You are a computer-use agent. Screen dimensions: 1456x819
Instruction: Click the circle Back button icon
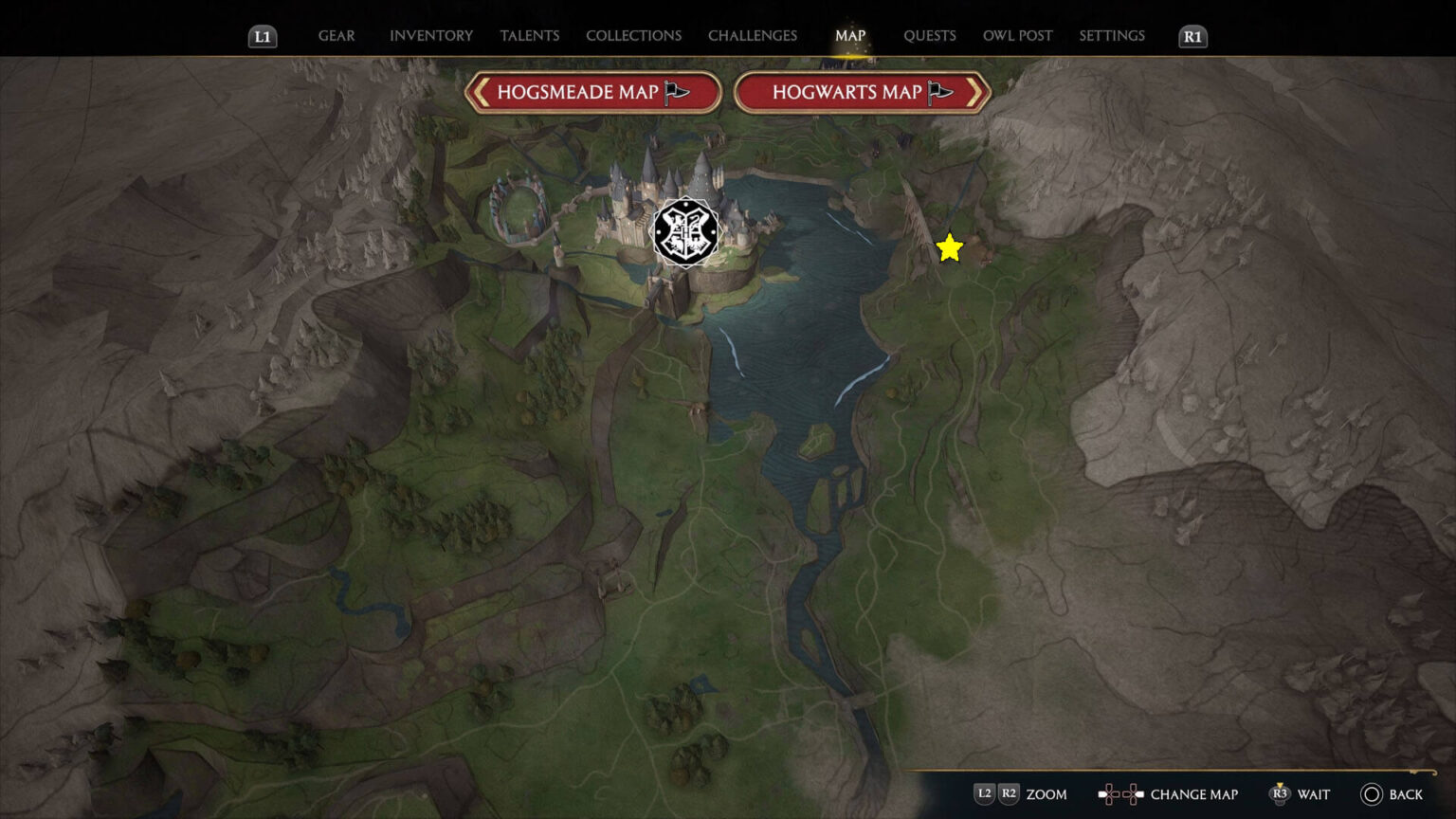click(1372, 794)
